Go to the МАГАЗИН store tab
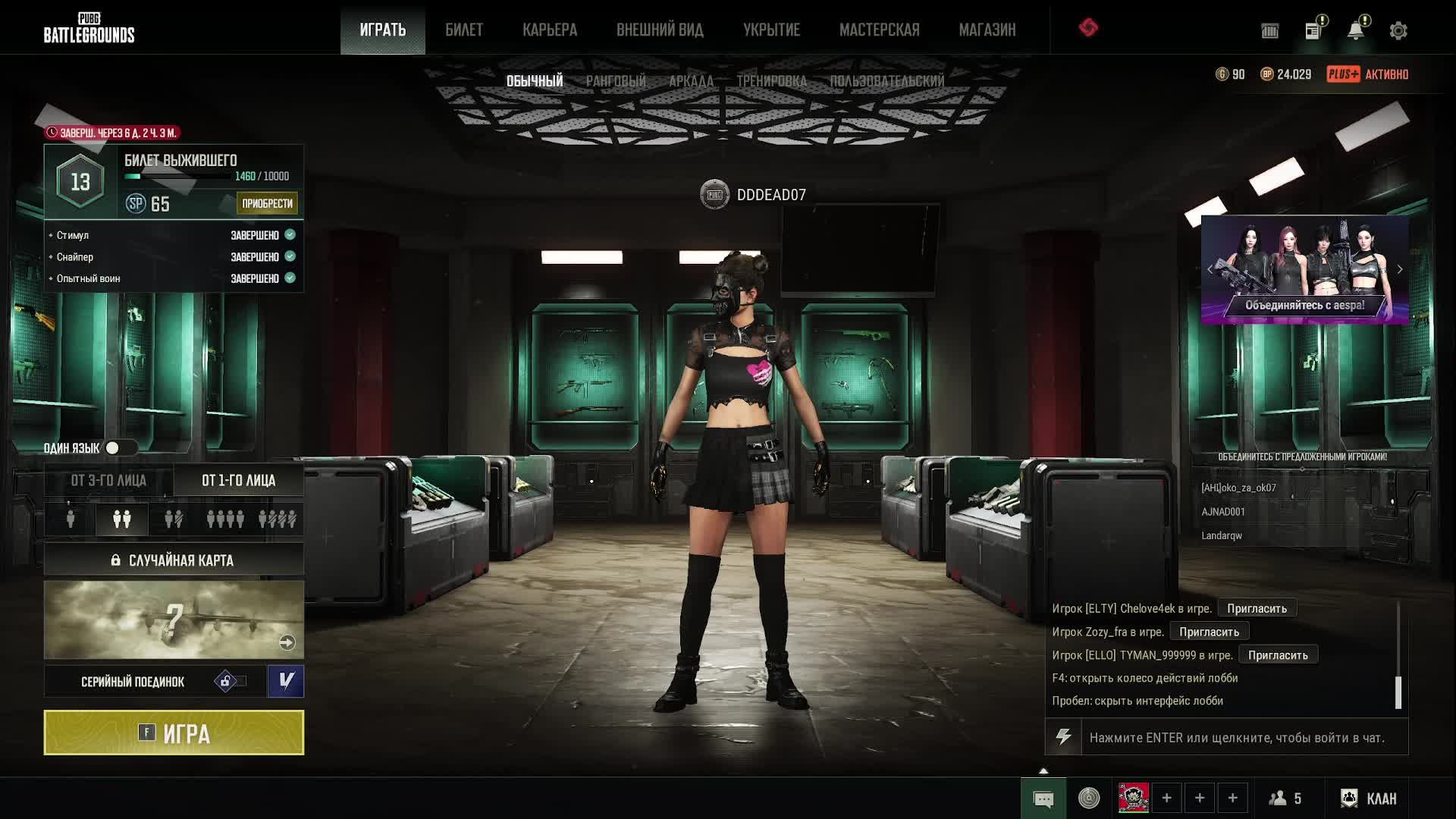 [987, 30]
